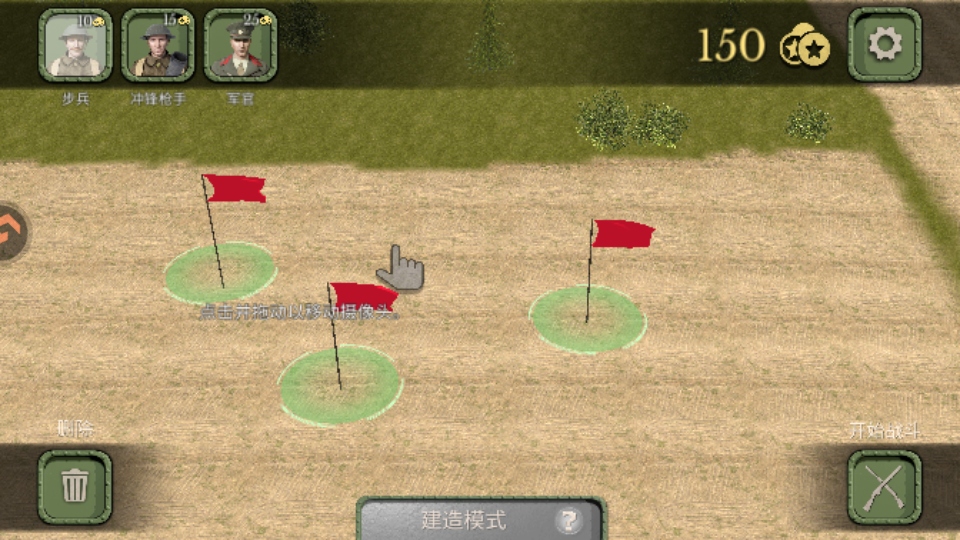960x540 pixels.
Task: Click the 建造模式 build mode panel
Action: point(465,520)
